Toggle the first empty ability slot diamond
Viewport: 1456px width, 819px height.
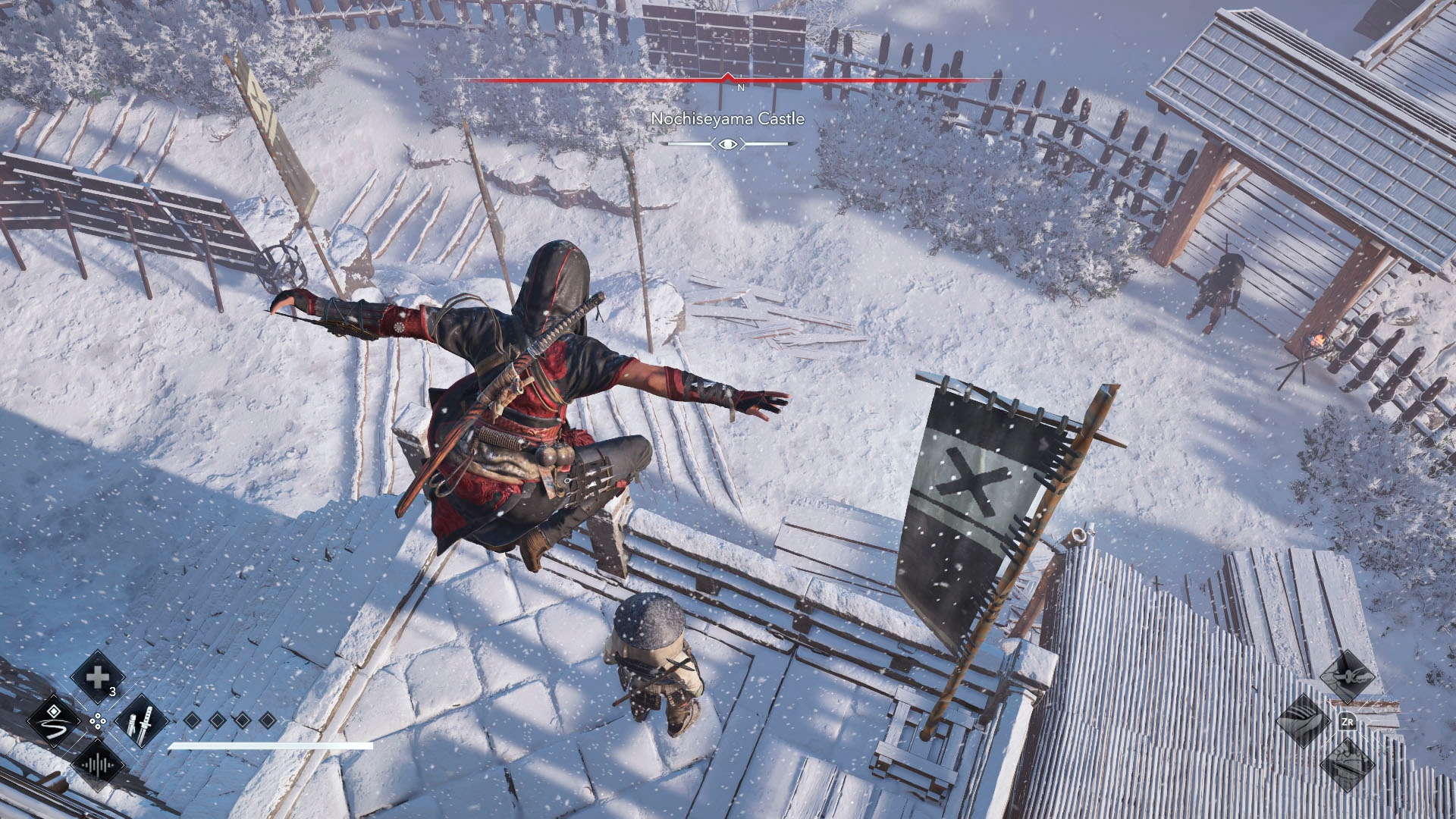192,720
